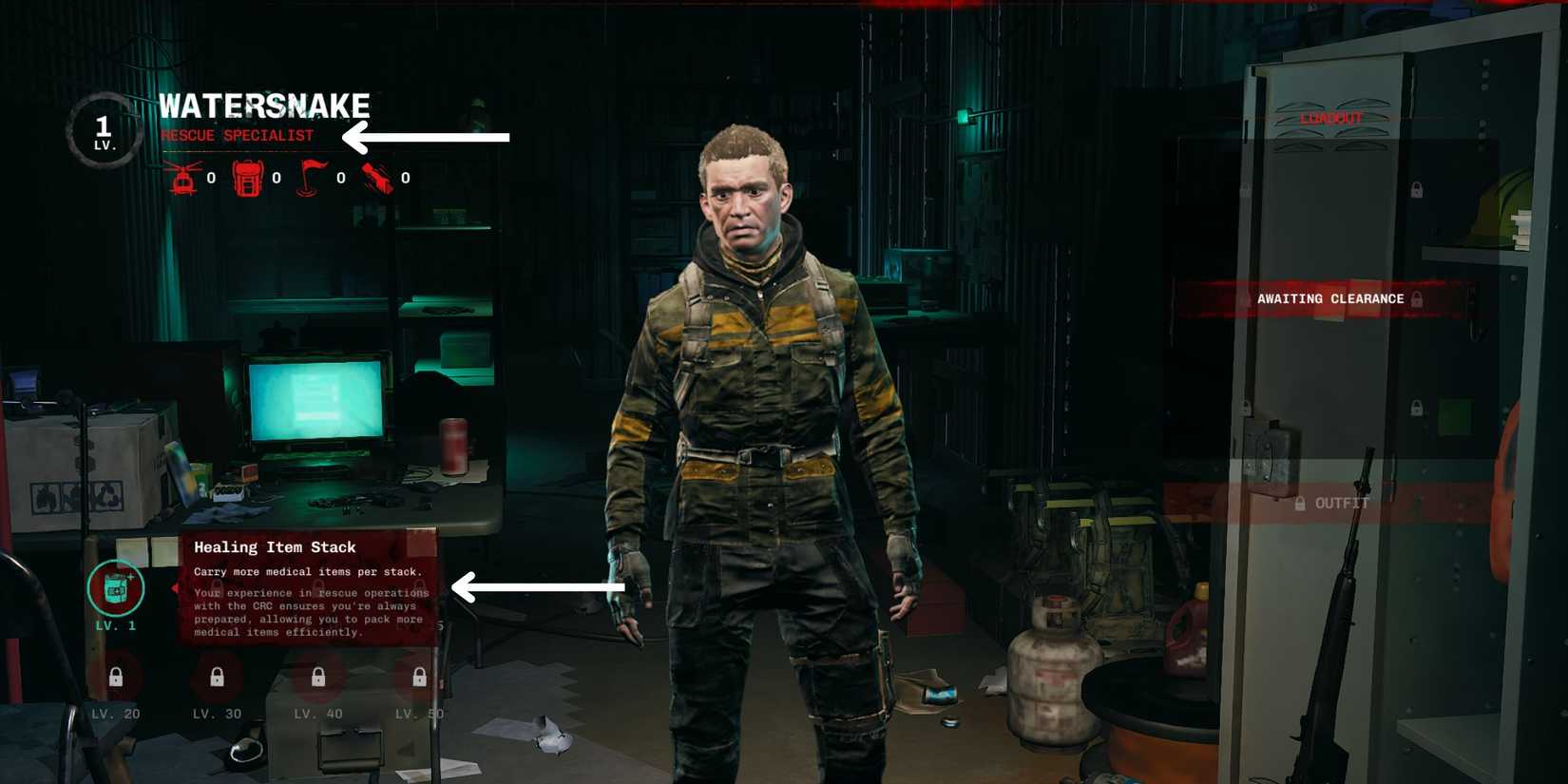Screen dimensions: 1568x784
Task: Select the flag marker stat icon
Action: [x=311, y=175]
